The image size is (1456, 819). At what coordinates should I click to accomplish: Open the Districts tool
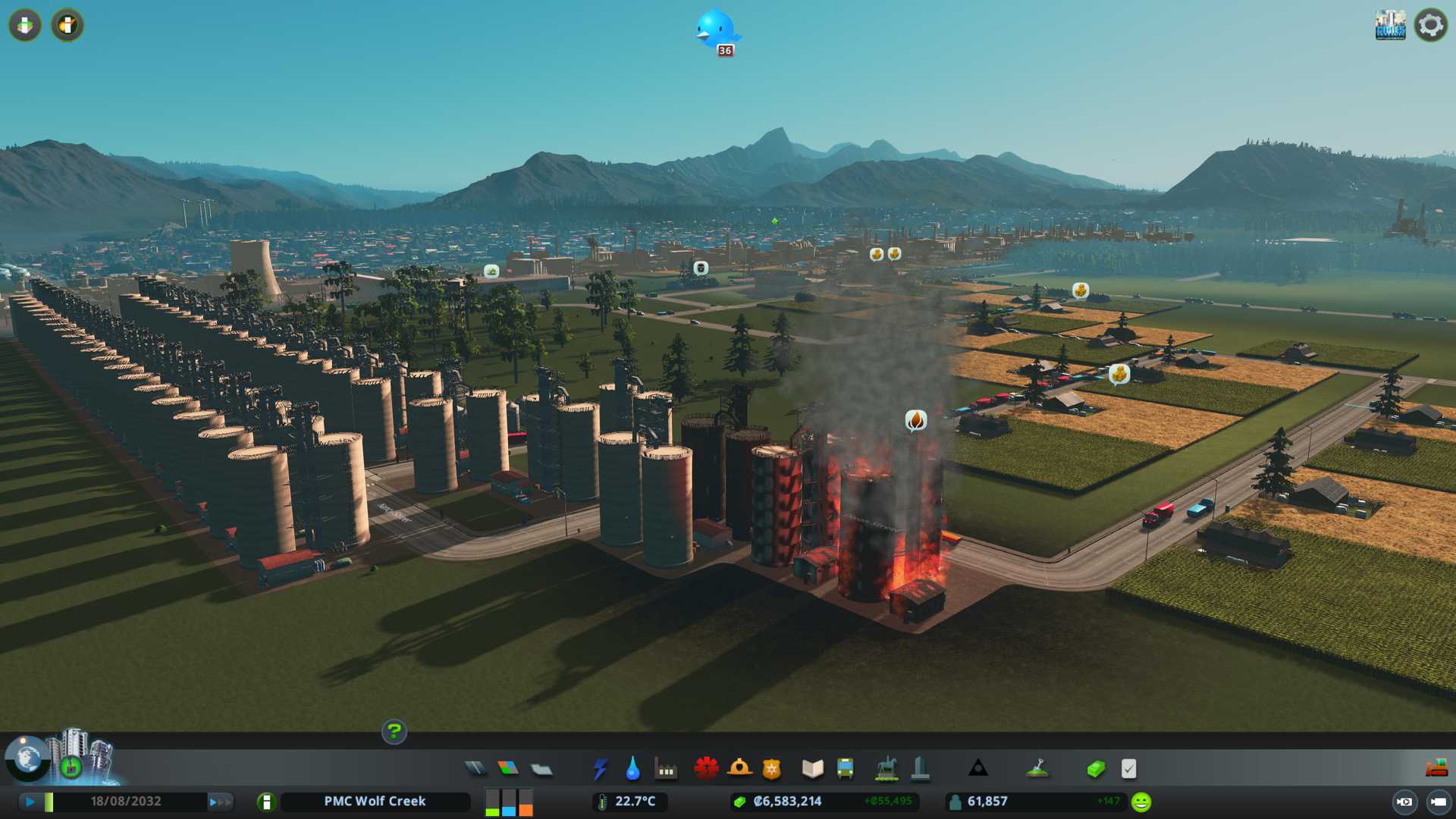point(541,769)
